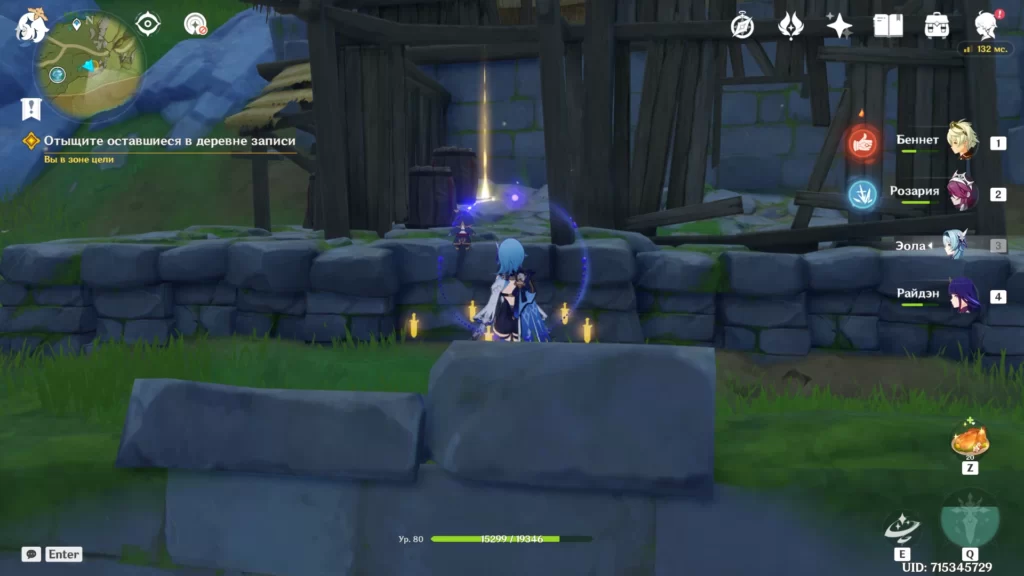Open the Paimon main menu
This screenshot has width=1024, height=576.
tap(31, 26)
